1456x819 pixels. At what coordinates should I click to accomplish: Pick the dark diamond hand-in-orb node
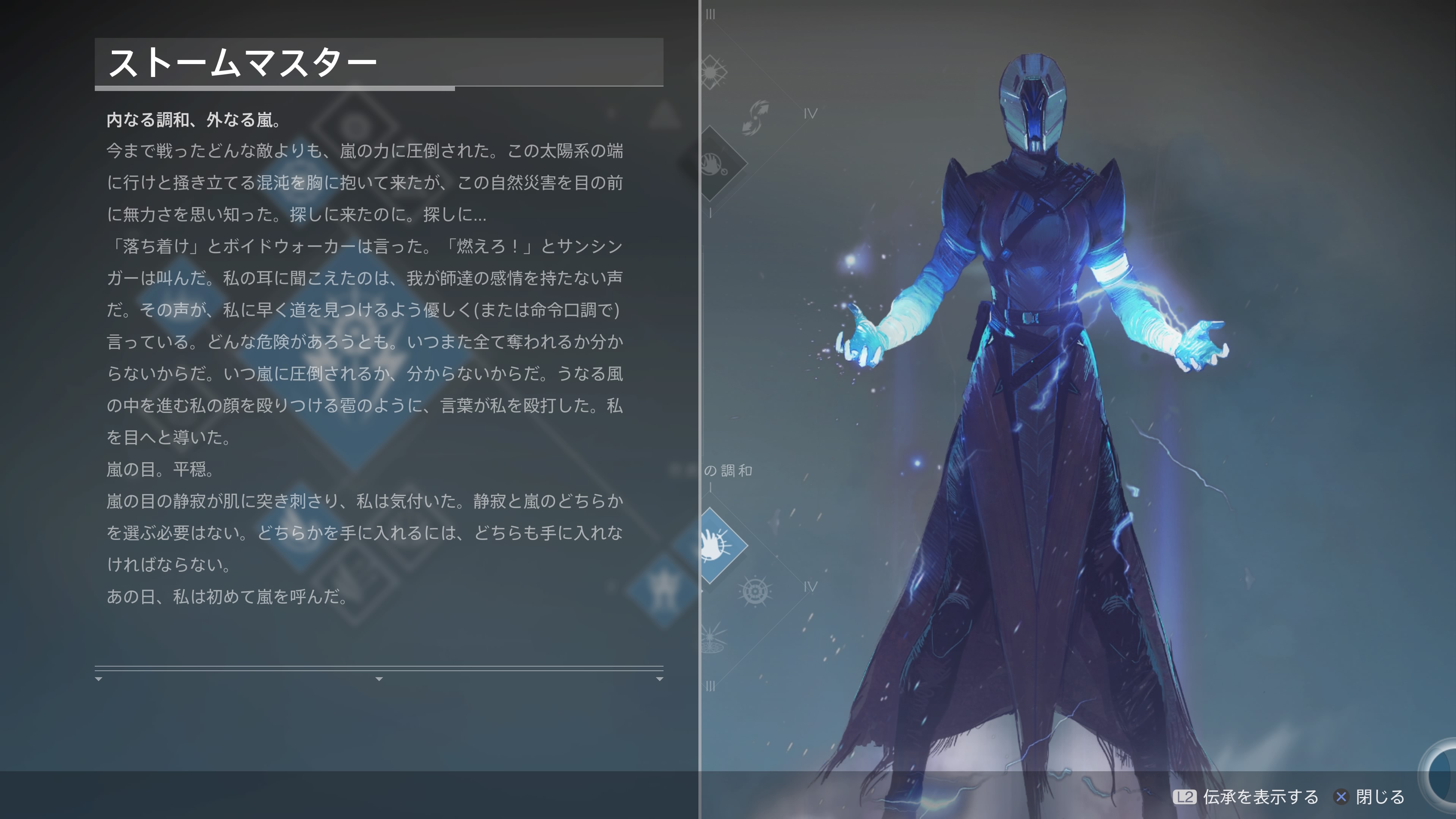click(x=717, y=164)
